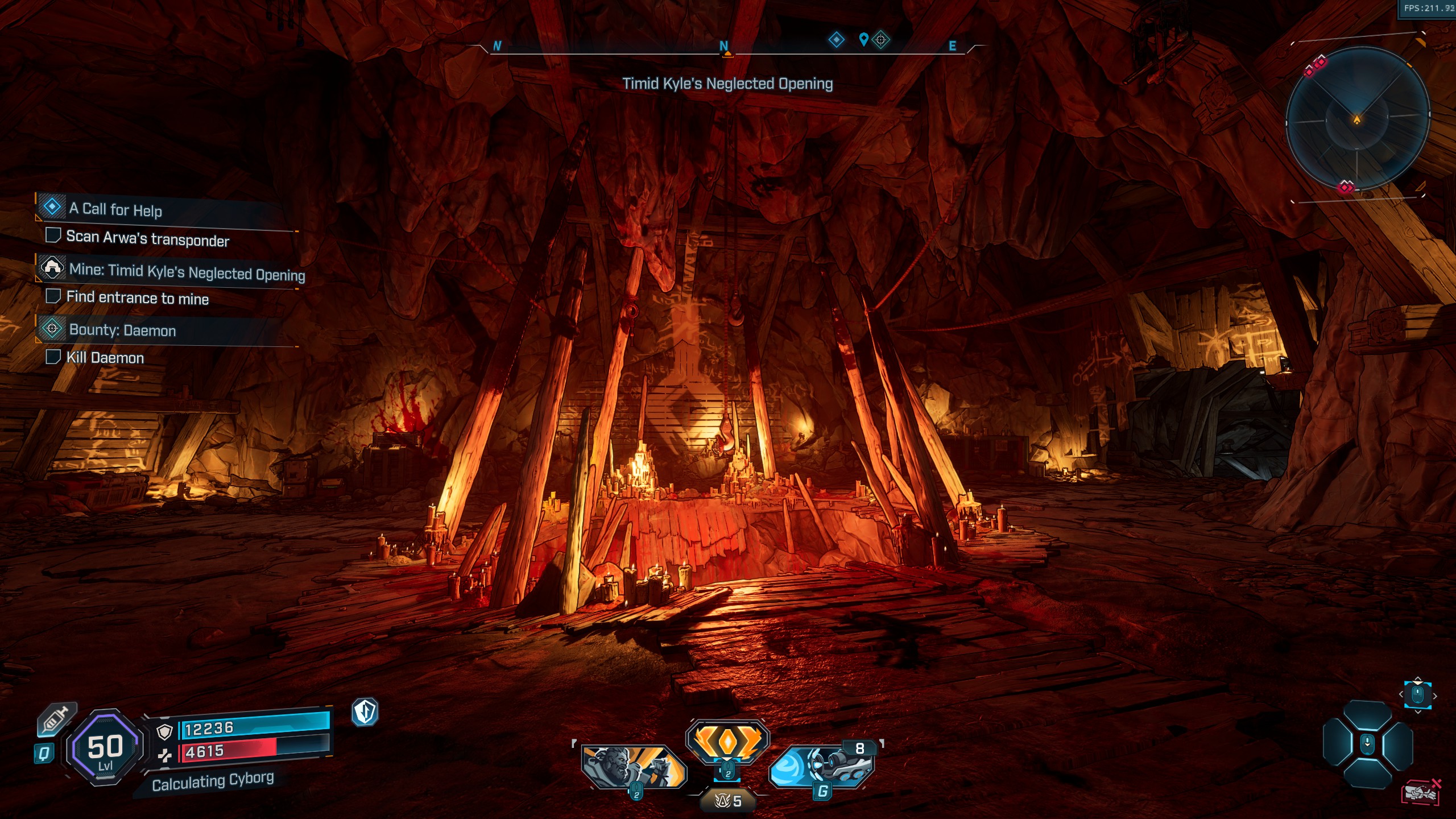
Task: Click the east compass marker
Action: 952,46
